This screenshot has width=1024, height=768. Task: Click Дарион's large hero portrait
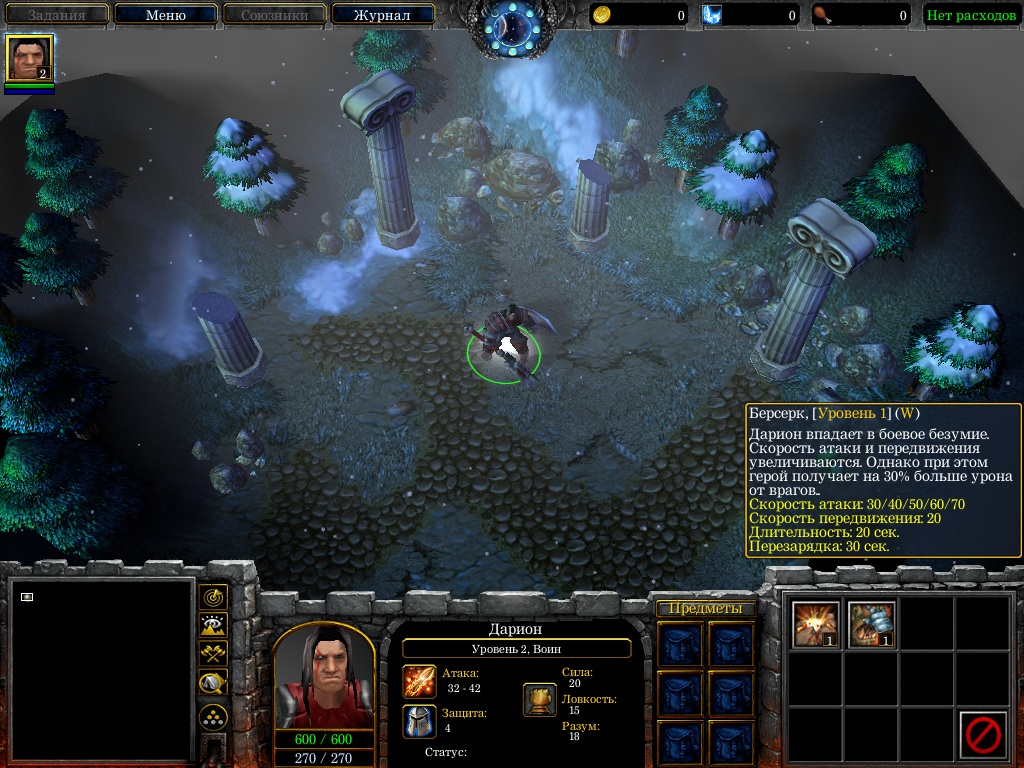point(324,678)
